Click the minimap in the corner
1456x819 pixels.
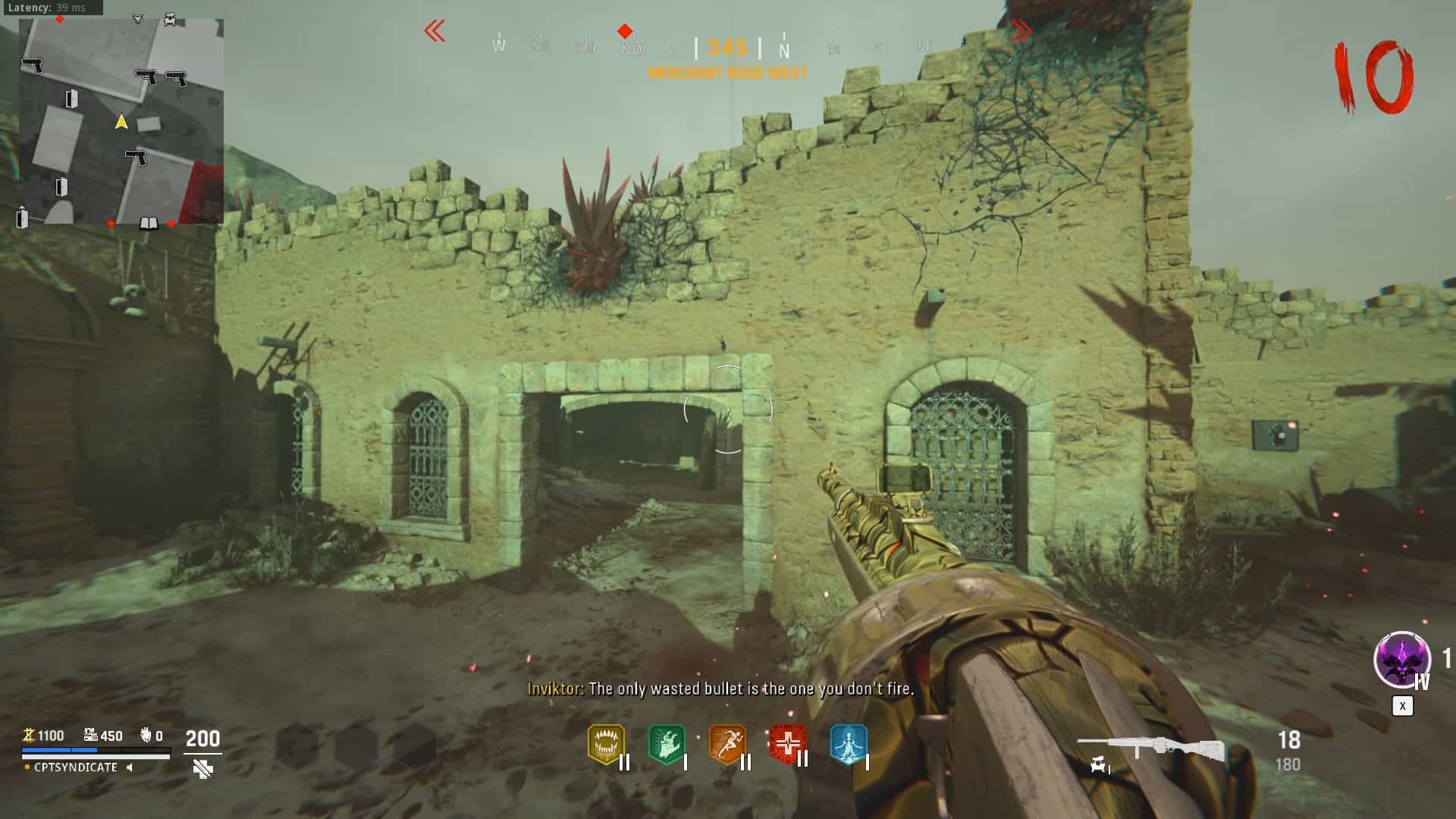click(121, 121)
